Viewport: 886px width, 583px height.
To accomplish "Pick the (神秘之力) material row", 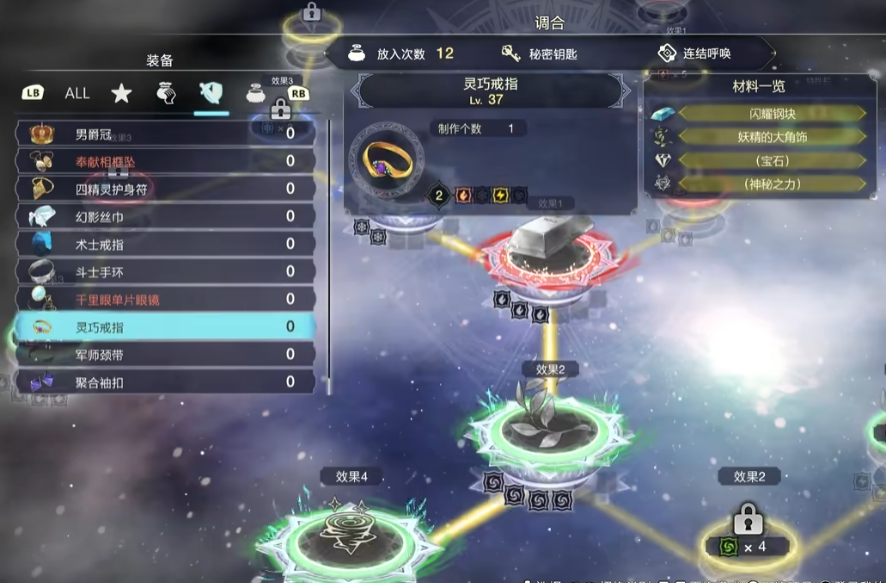I will pyautogui.click(x=769, y=184).
